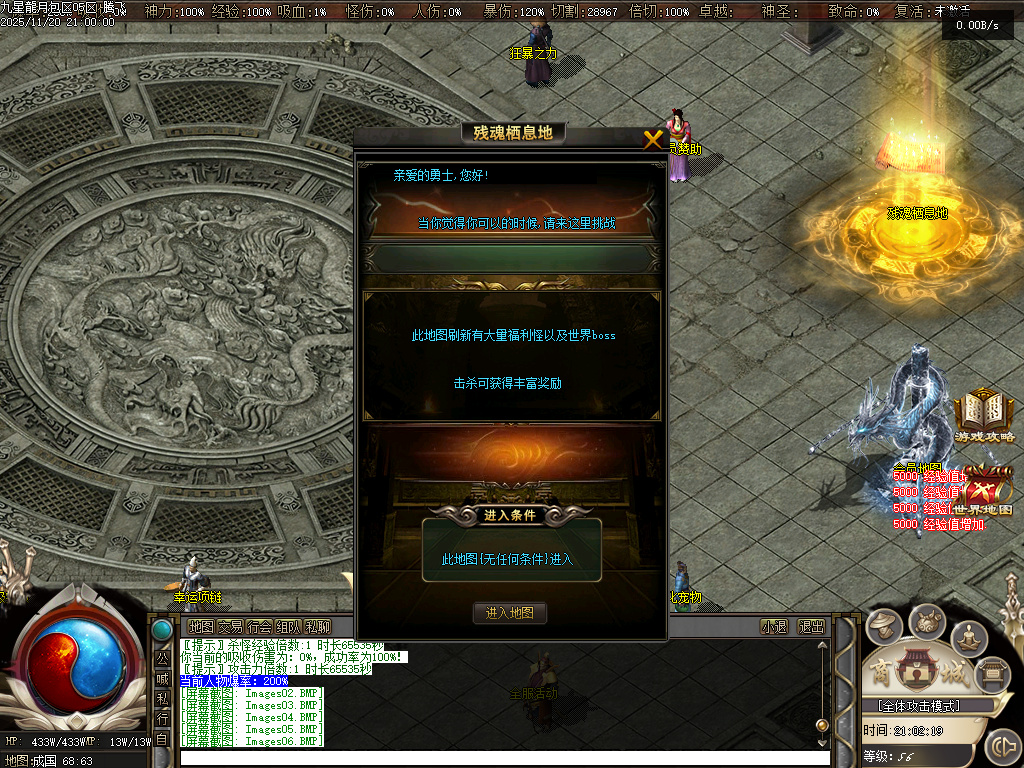
Task: Click the sound horn button bottom corner
Action: [x=1001, y=747]
